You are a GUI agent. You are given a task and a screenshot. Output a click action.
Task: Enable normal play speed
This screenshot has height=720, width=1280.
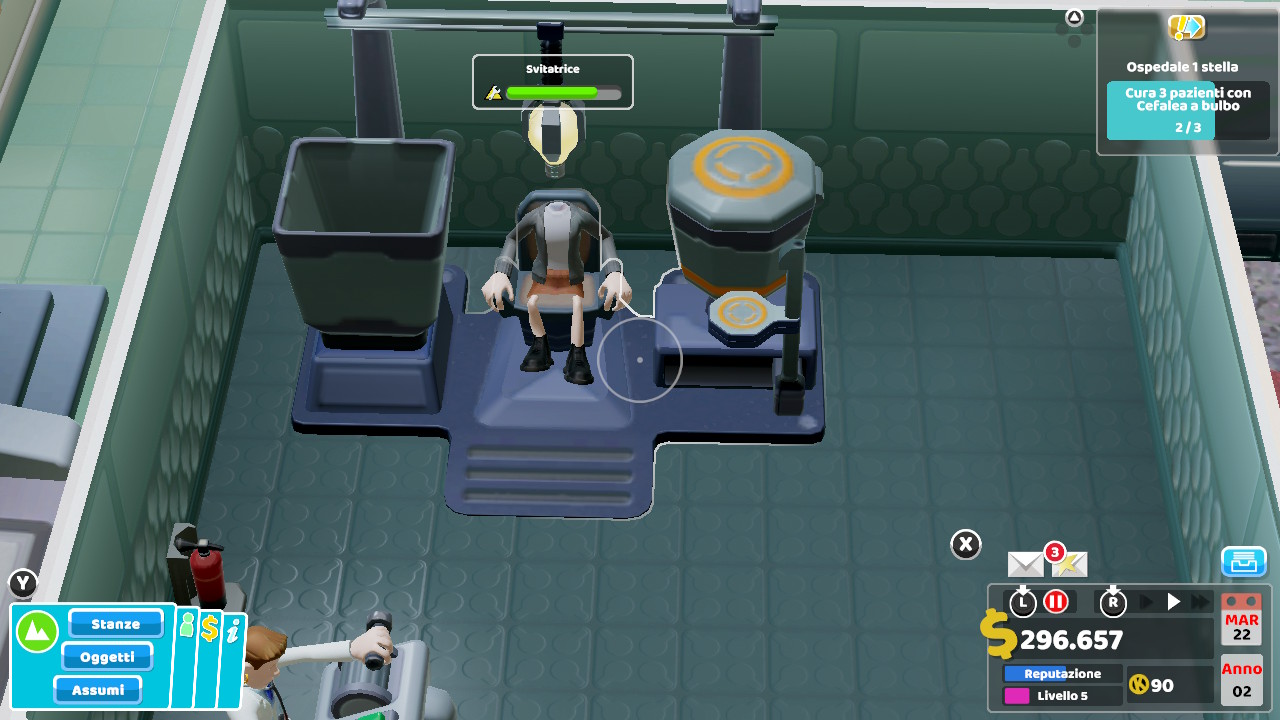[x=1172, y=602]
